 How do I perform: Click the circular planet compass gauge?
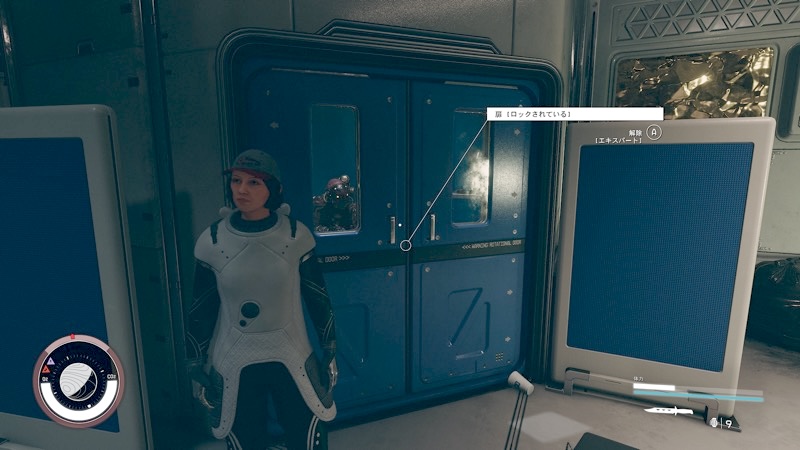pyautogui.click(x=79, y=380)
